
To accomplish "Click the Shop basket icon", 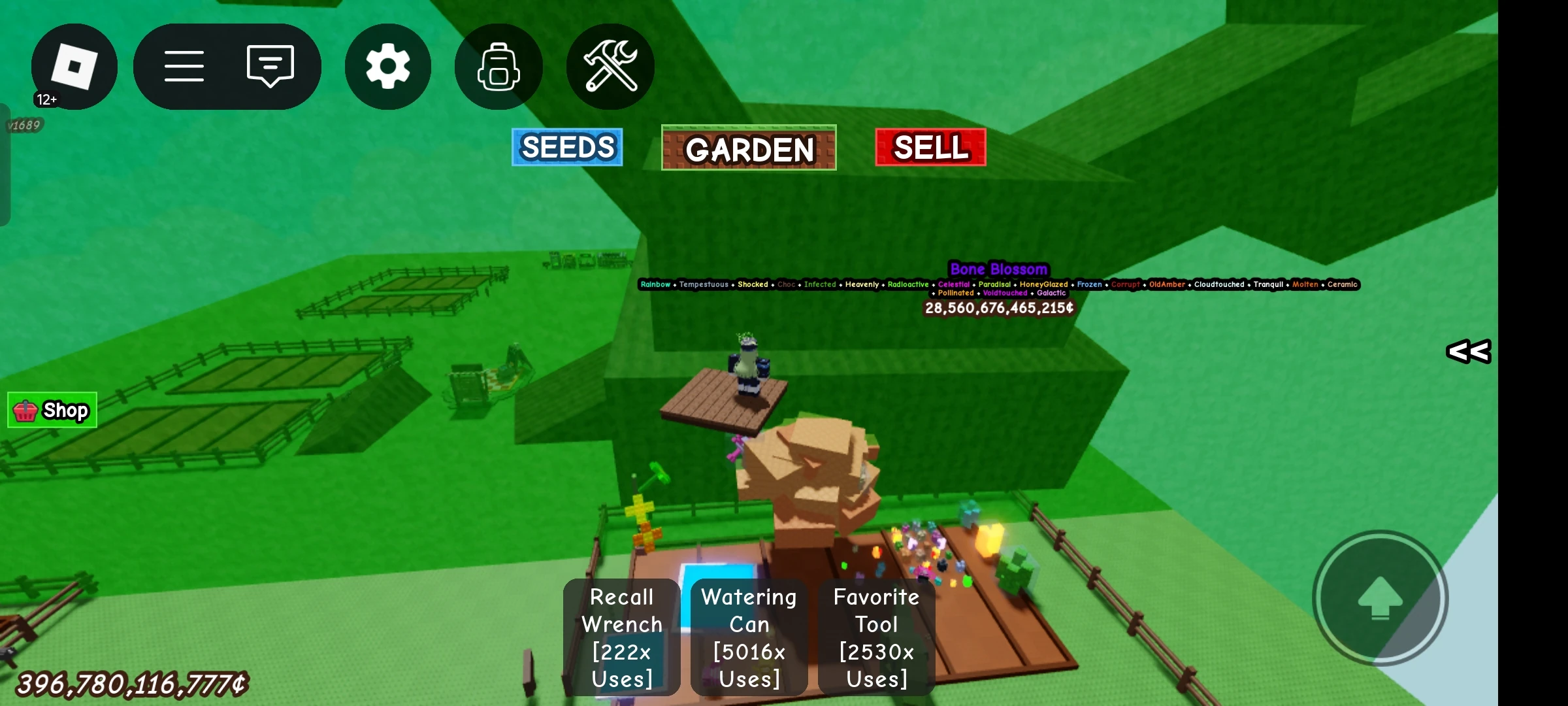I will (25, 410).
